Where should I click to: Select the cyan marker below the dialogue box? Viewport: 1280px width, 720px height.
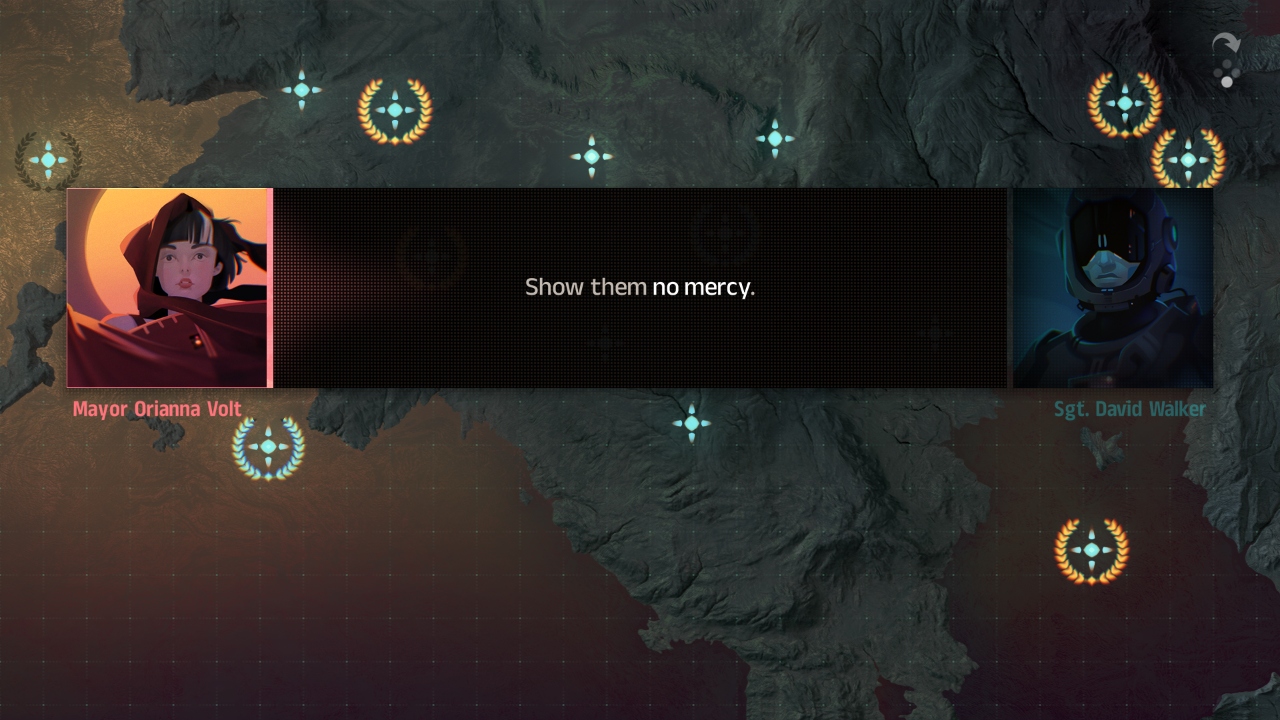tap(693, 423)
